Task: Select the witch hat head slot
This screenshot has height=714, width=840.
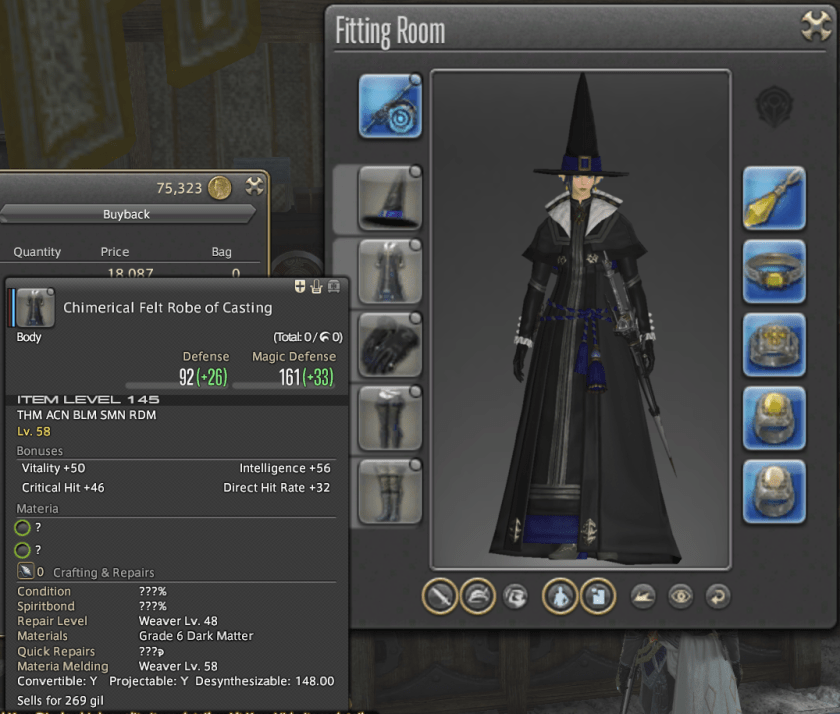Action: pyautogui.click(x=390, y=198)
